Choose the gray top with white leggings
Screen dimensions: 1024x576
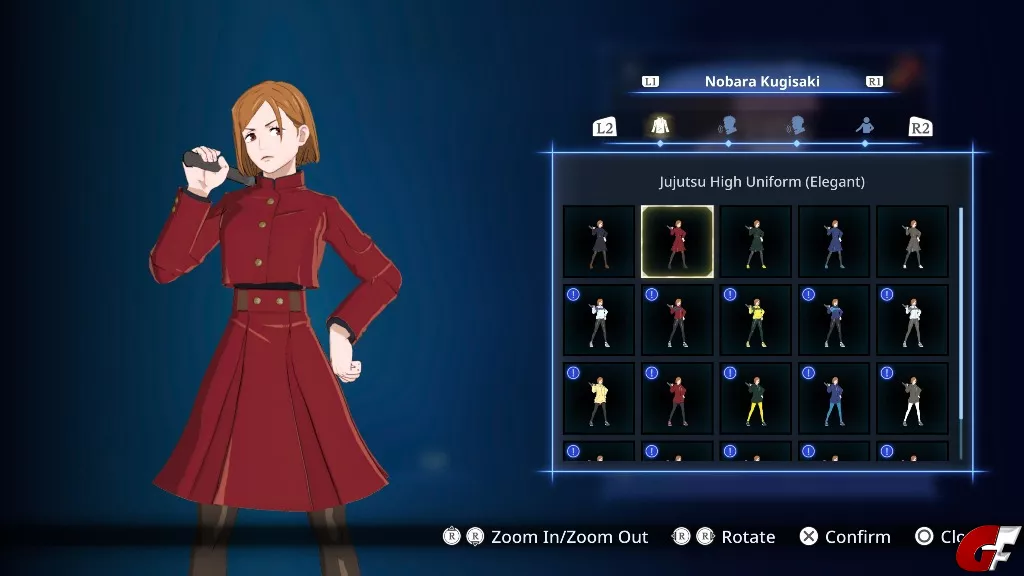click(912, 398)
